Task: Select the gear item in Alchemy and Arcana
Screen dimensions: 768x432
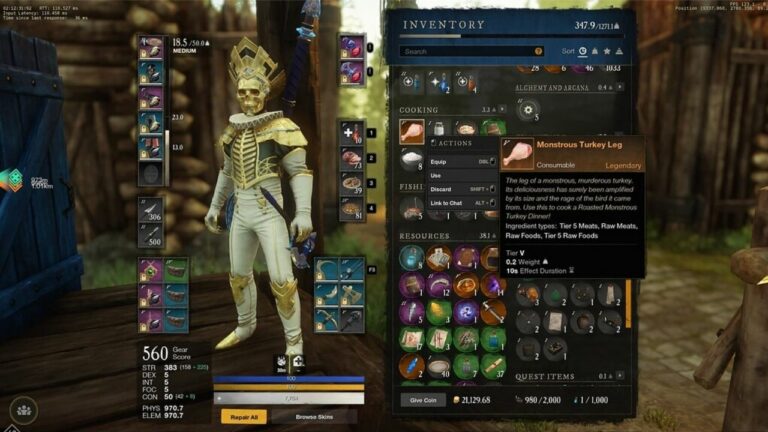Action: click(x=530, y=109)
